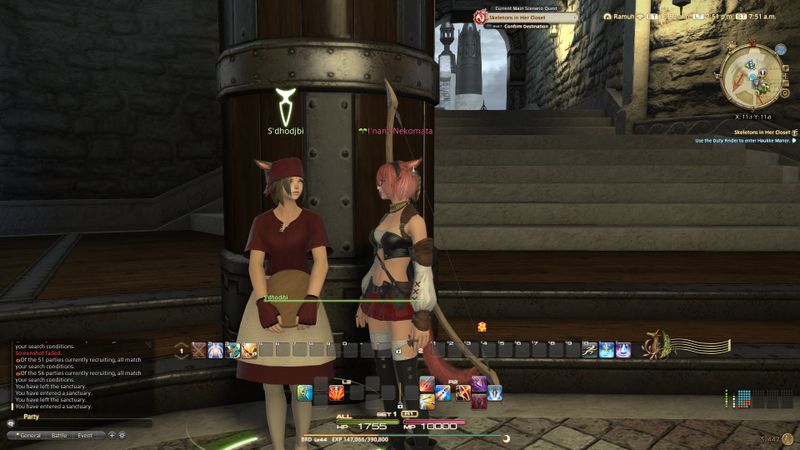Use the green winged cross-hotbar action
Image resolution: width=800 pixels, height=450 pixels.
click(306, 392)
